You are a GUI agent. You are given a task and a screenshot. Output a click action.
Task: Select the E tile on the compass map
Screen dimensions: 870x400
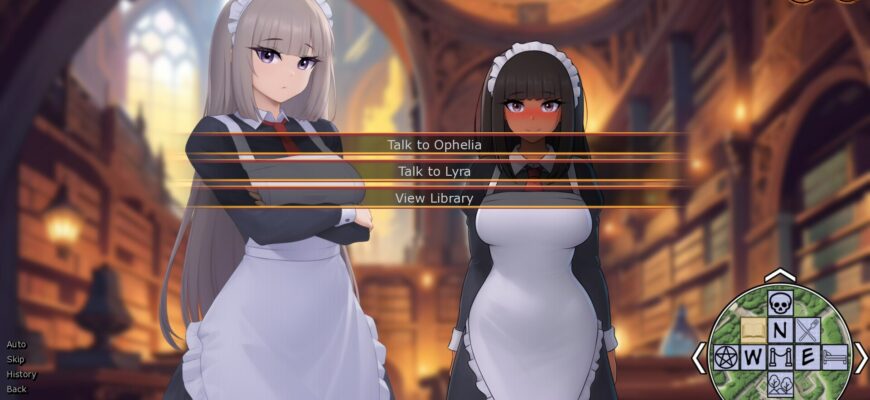[807, 356]
